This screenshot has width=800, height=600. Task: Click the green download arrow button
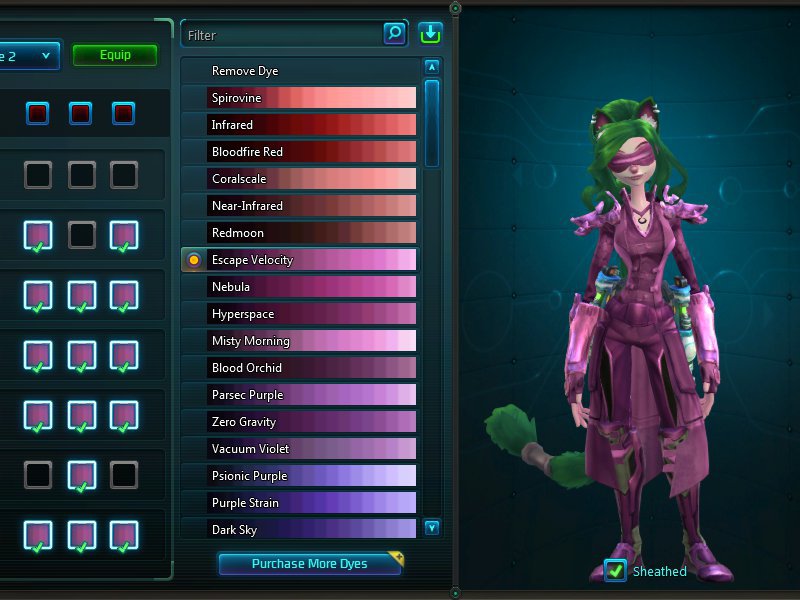(431, 33)
